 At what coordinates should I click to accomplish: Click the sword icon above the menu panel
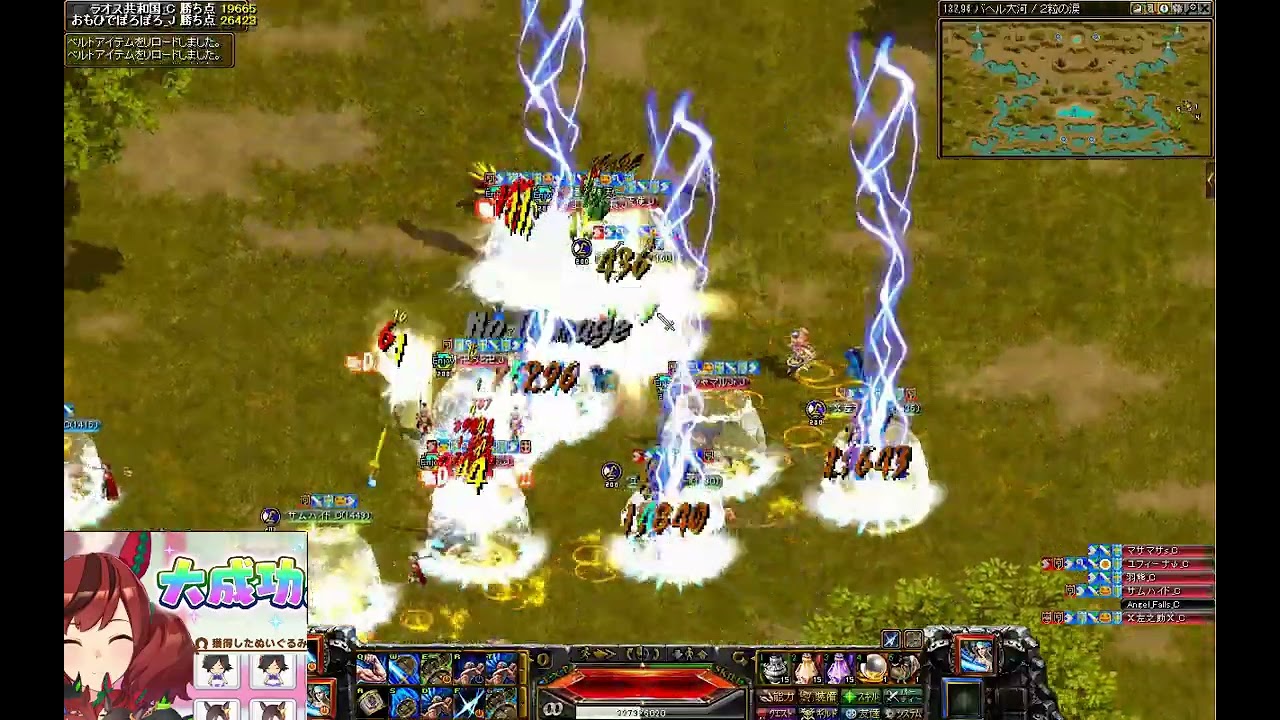(x=890, y=639)
